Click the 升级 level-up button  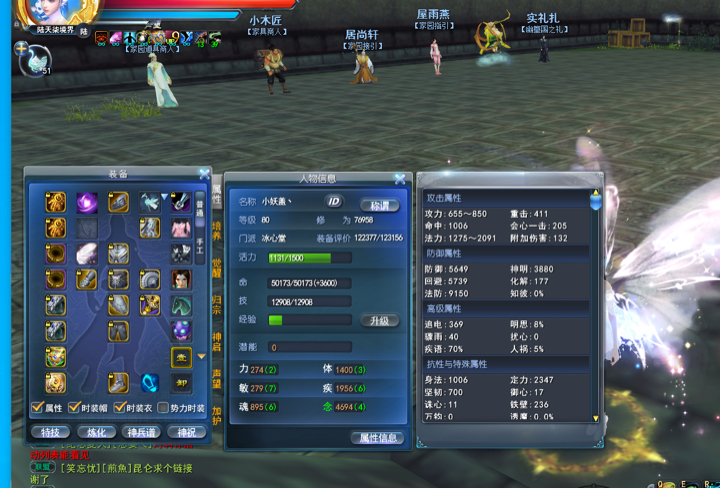pyautogui.click(x=379, y=320)
